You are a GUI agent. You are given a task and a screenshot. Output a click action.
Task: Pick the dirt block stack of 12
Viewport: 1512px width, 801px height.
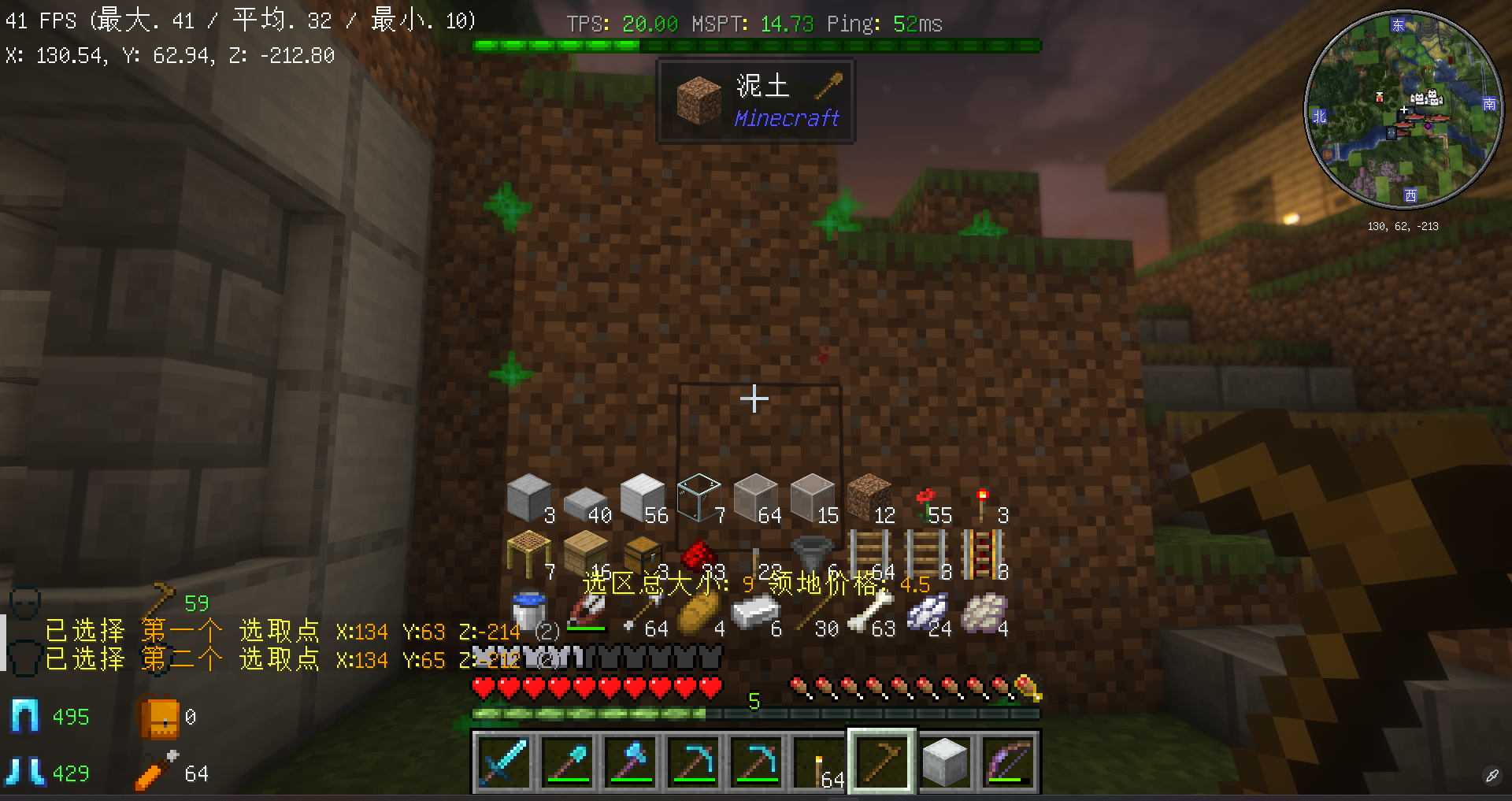(869, 496)
